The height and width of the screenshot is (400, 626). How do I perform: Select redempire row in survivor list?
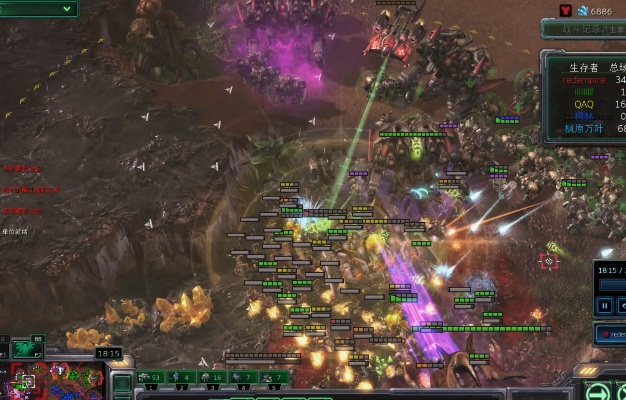pyautogui.click(x=590, y=79)
